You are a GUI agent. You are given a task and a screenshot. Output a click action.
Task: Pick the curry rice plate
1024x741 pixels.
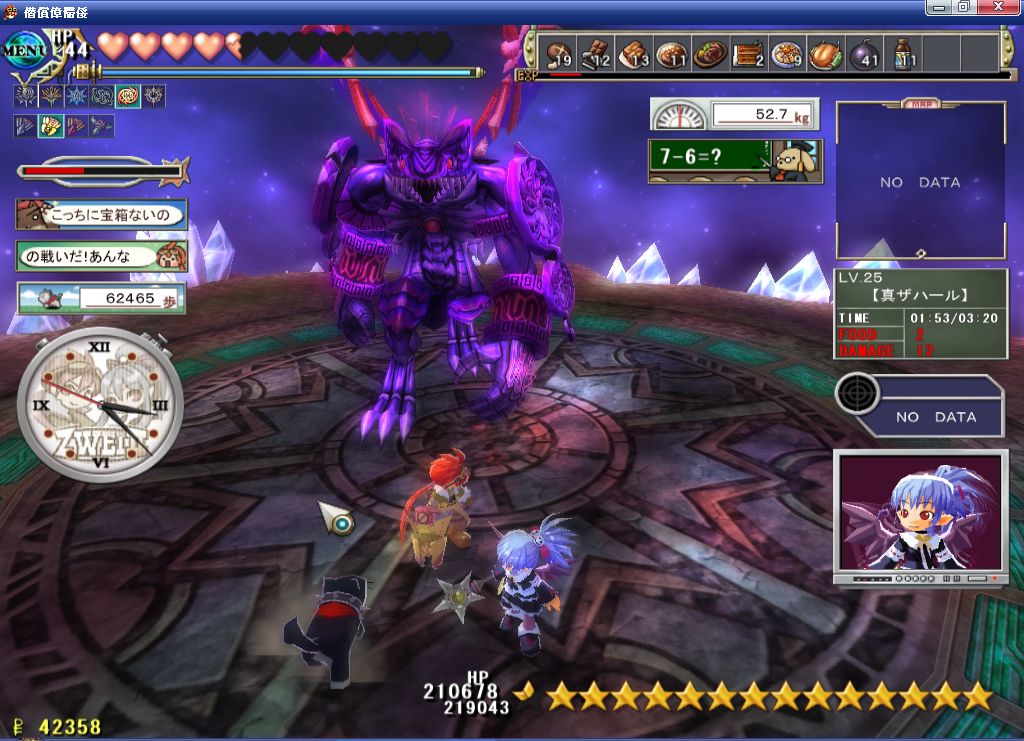671,54
